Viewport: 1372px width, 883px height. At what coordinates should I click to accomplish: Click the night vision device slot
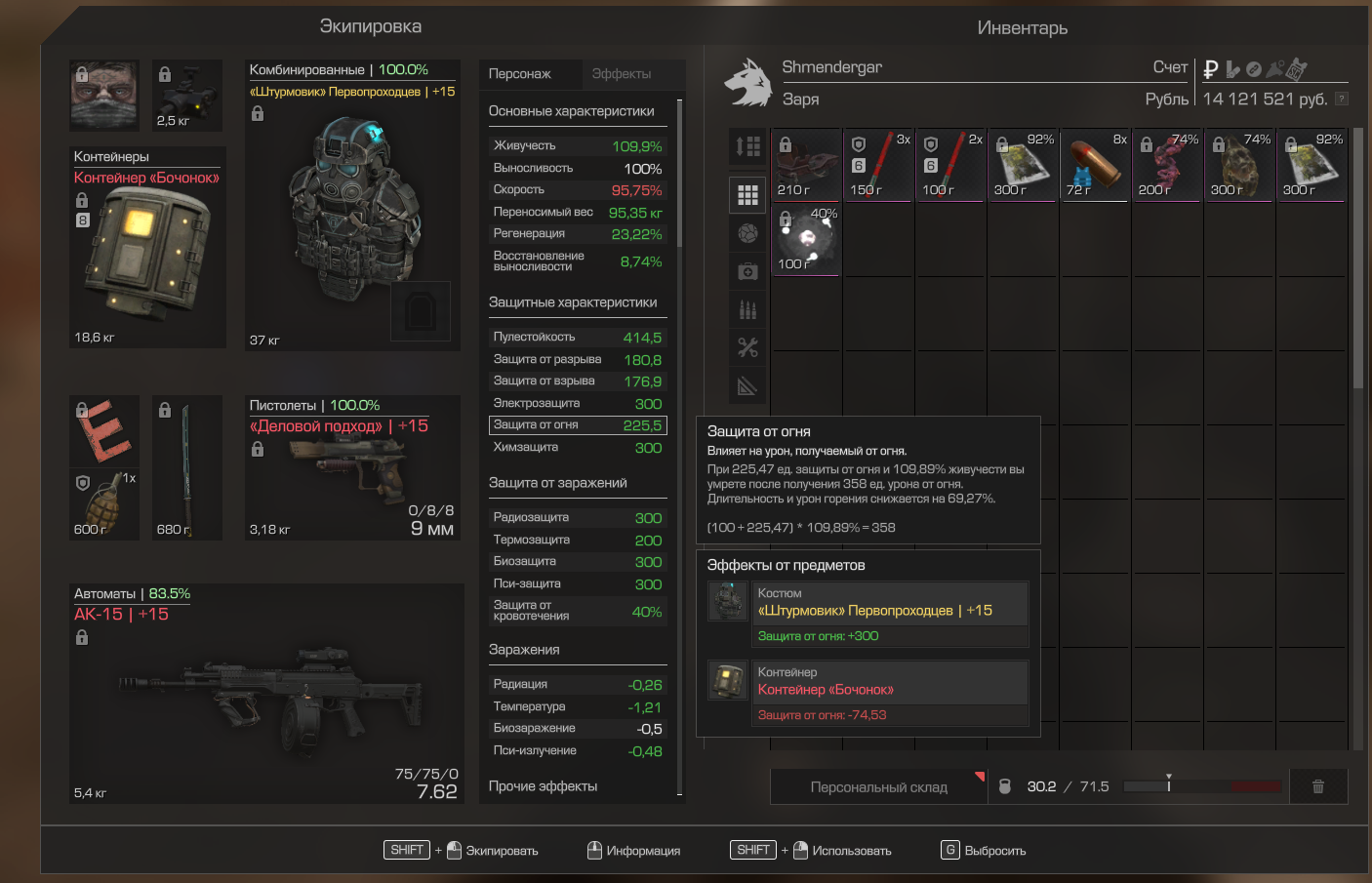[187, 96]
